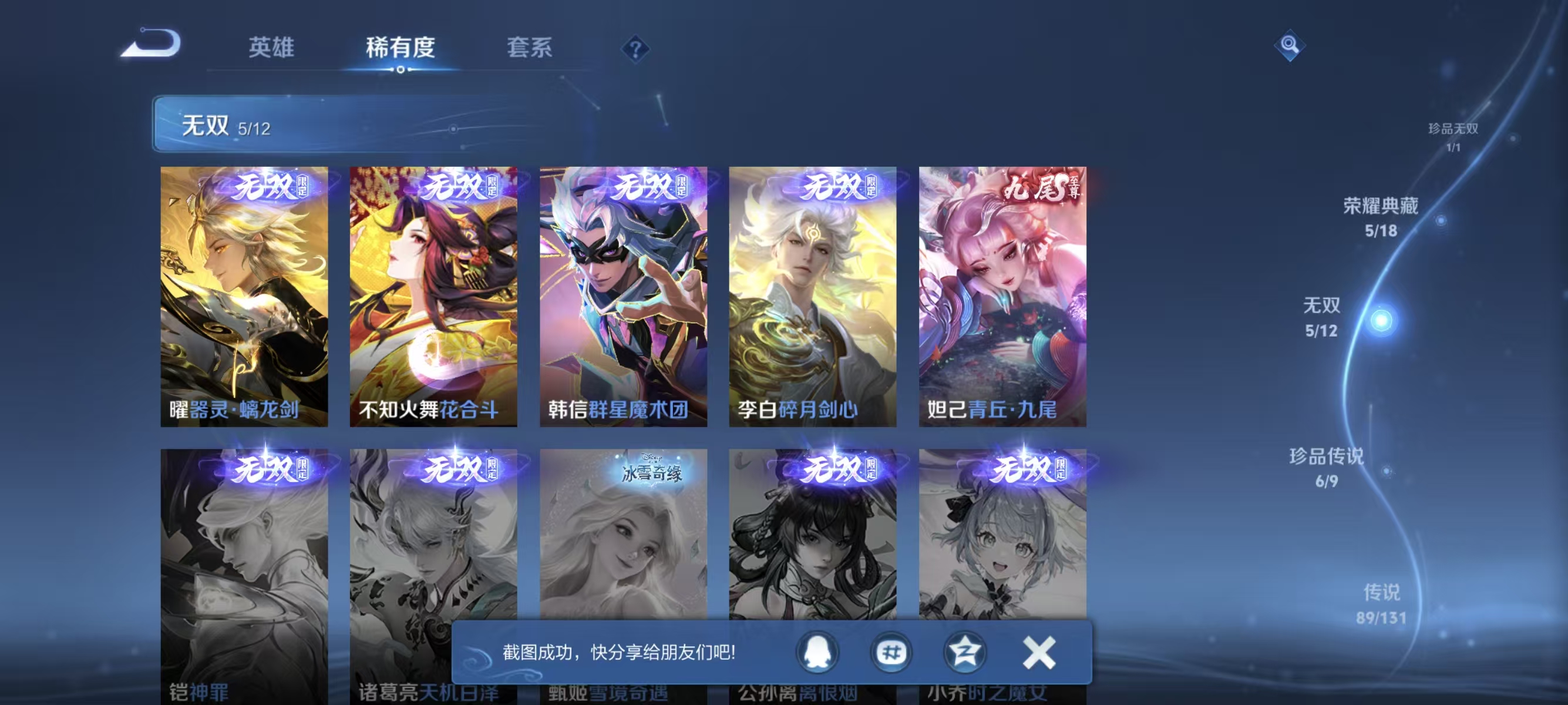Open Li Bai's 碎月剑心 skin card
Screen dimensions: 1568x705
point(812,298)
